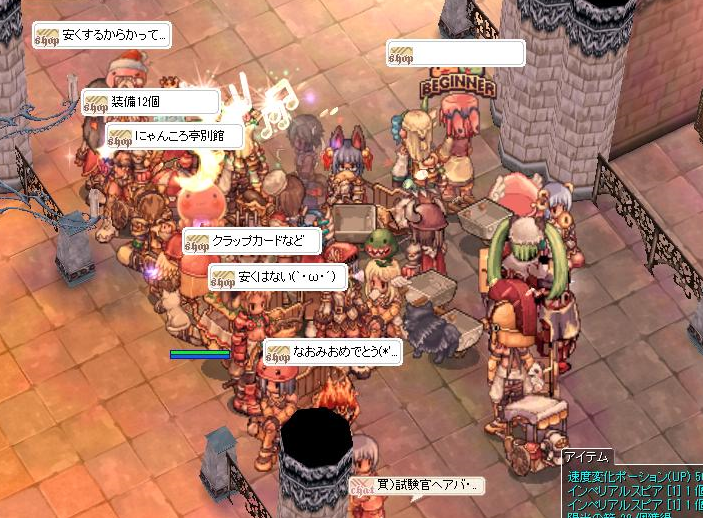703x518 pixels.
Task: View the クラップカードなど shop
Action: 252,242
